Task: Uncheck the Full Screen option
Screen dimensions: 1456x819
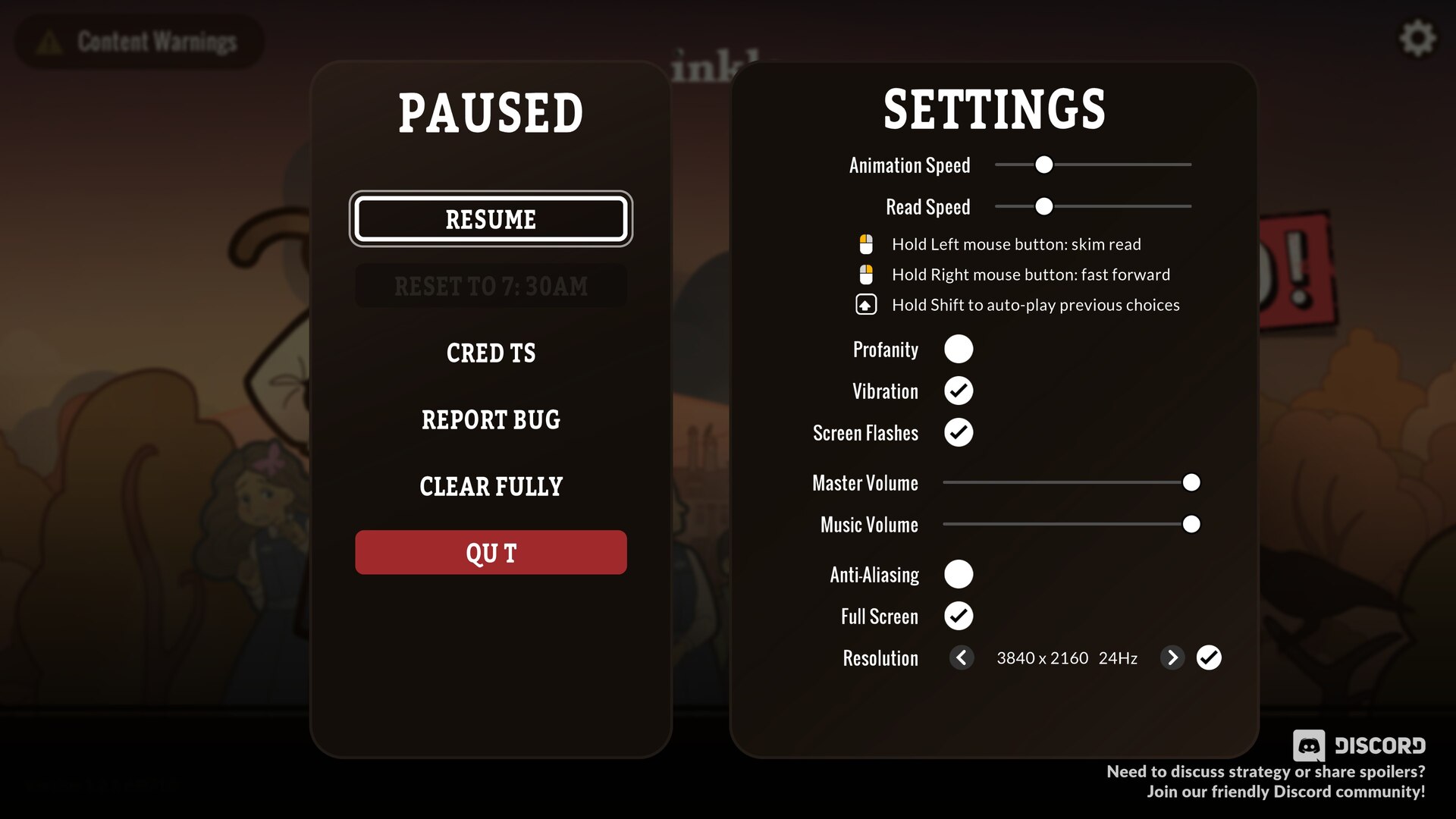Action: coord(959,617)
